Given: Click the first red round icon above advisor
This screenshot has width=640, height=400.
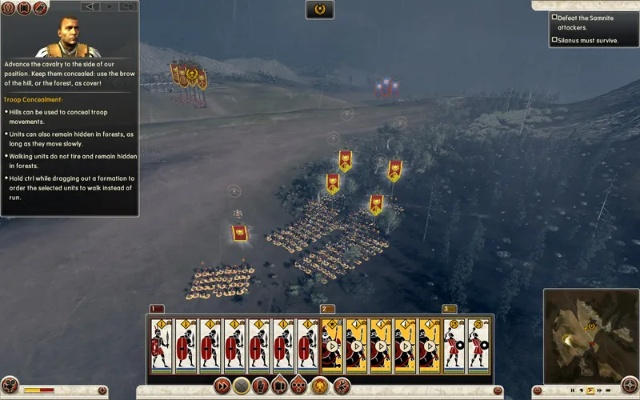Looking at the screenshot, I should [x=10, y=7].
